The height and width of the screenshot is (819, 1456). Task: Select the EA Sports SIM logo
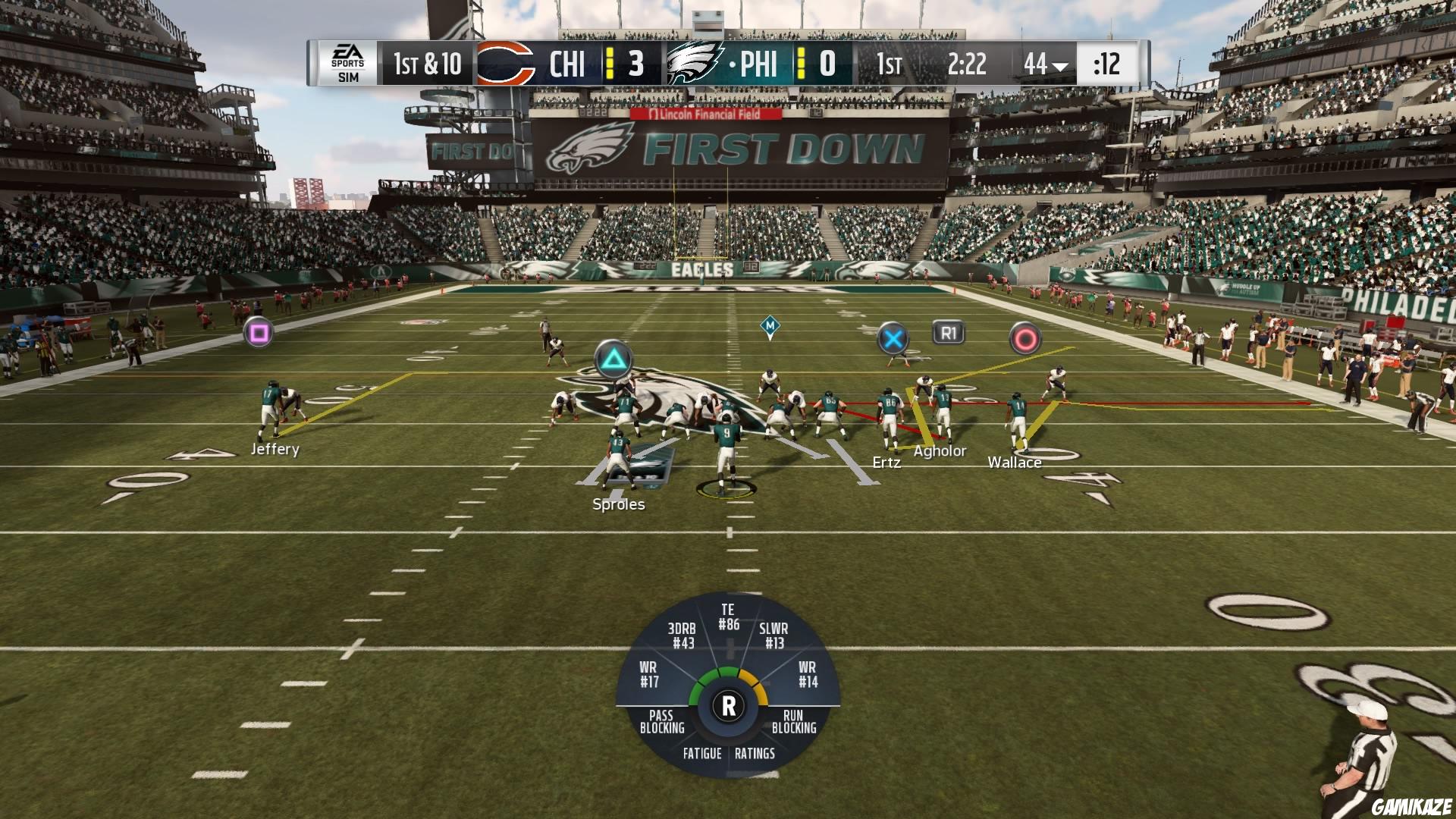click(348, 63)
